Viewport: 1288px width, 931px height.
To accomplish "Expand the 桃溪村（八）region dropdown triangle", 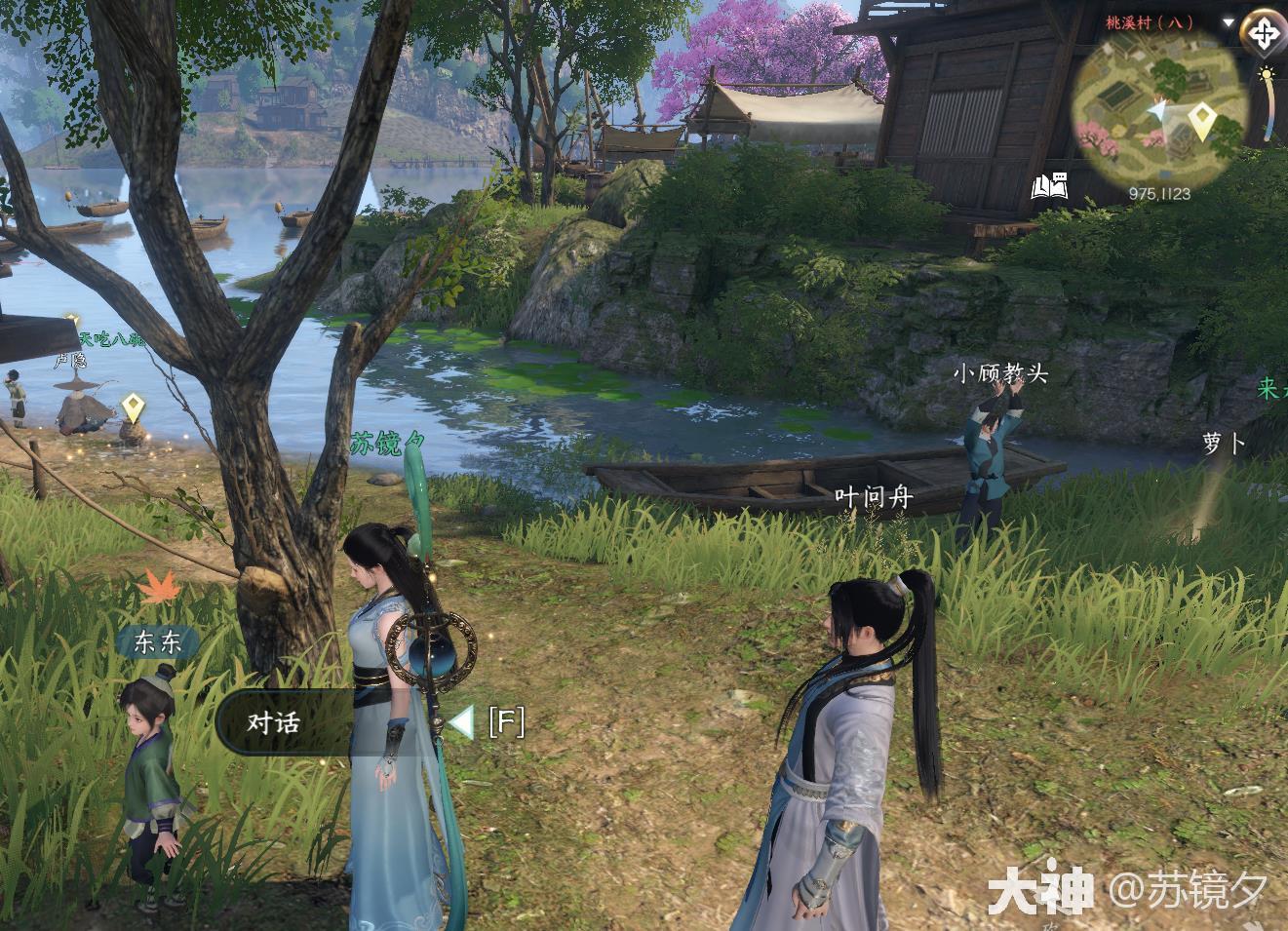I will pos(1228,21).
